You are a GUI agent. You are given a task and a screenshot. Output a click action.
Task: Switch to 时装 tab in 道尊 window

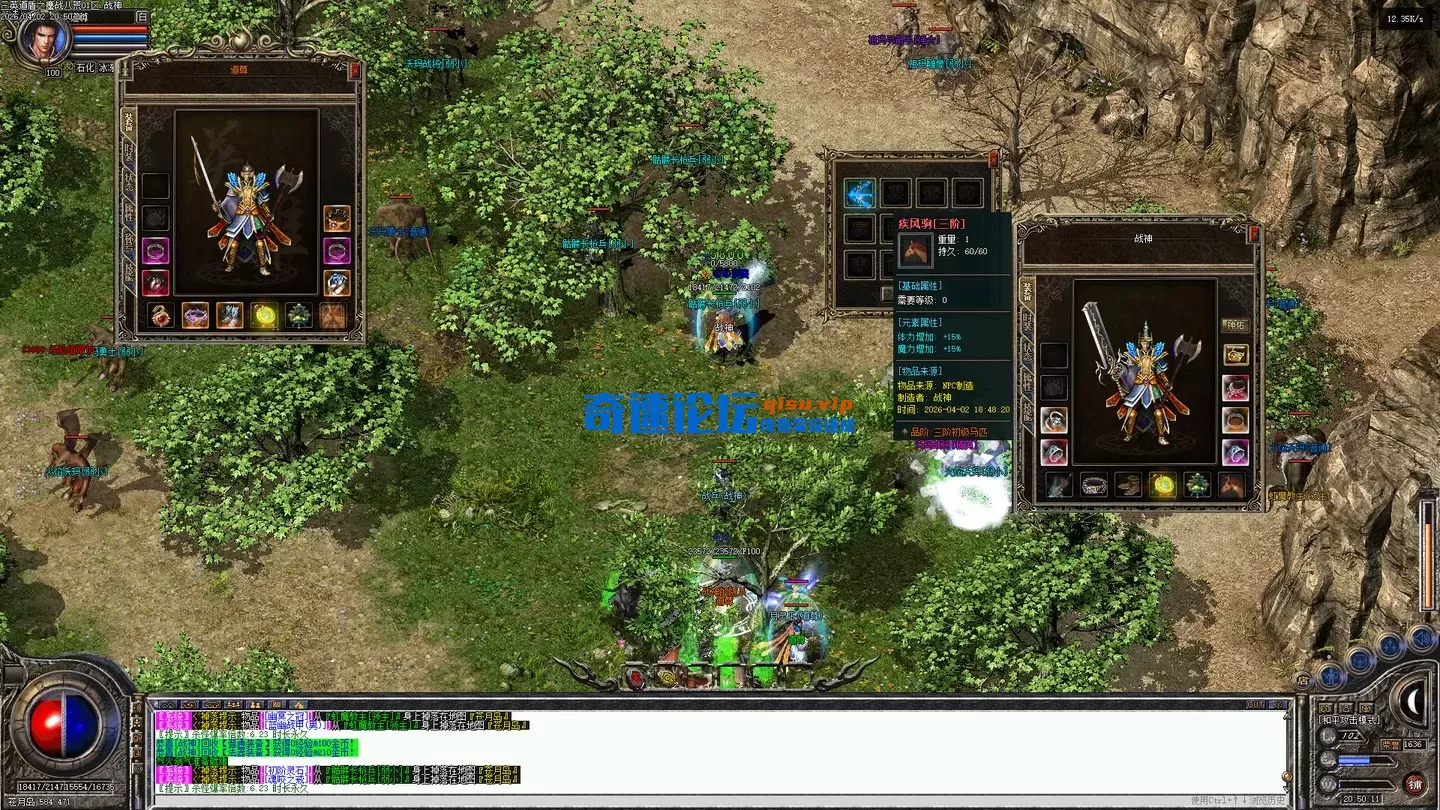[x=128, y=152]
